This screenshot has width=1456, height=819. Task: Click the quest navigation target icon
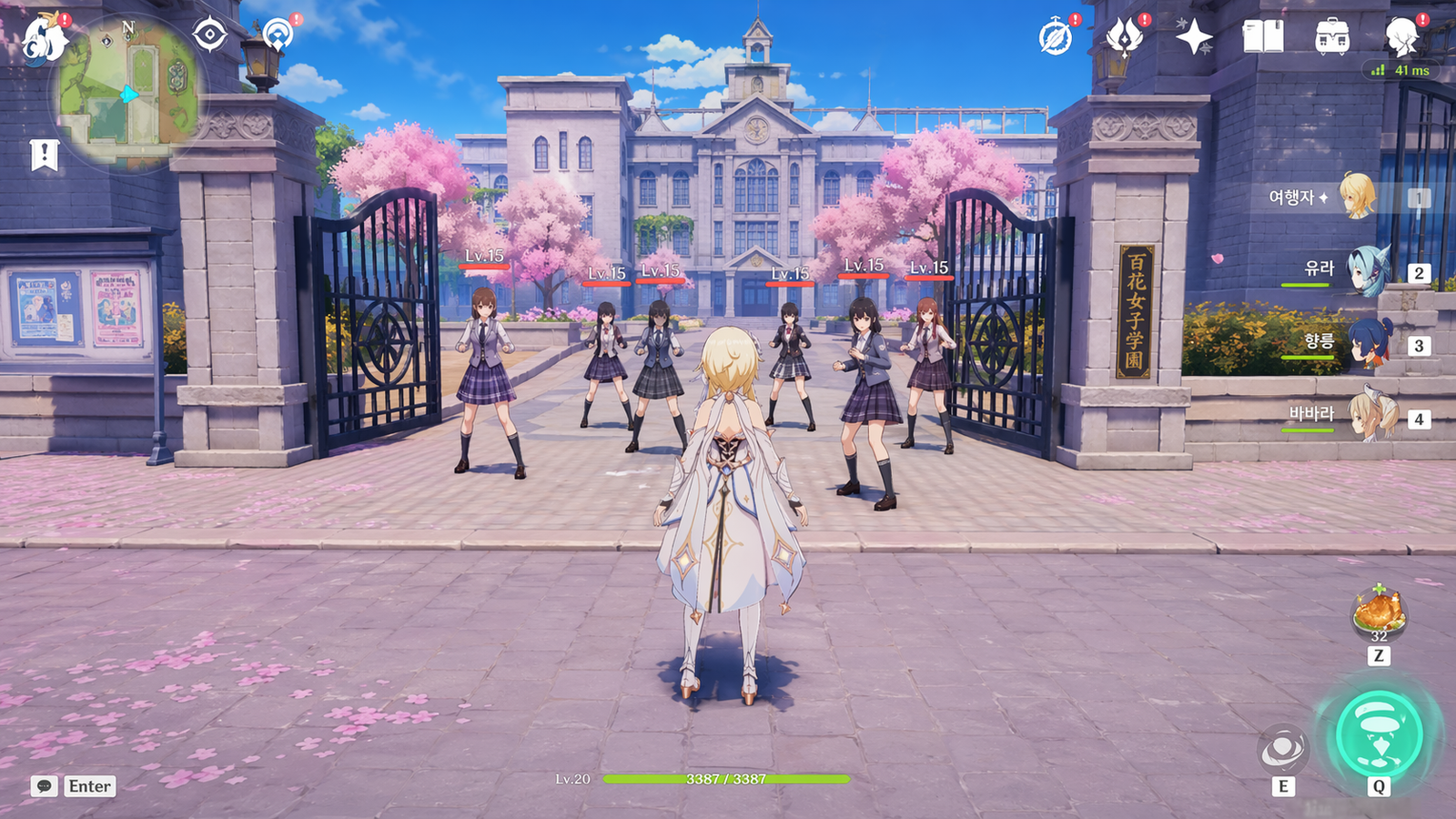click(209, 35)
